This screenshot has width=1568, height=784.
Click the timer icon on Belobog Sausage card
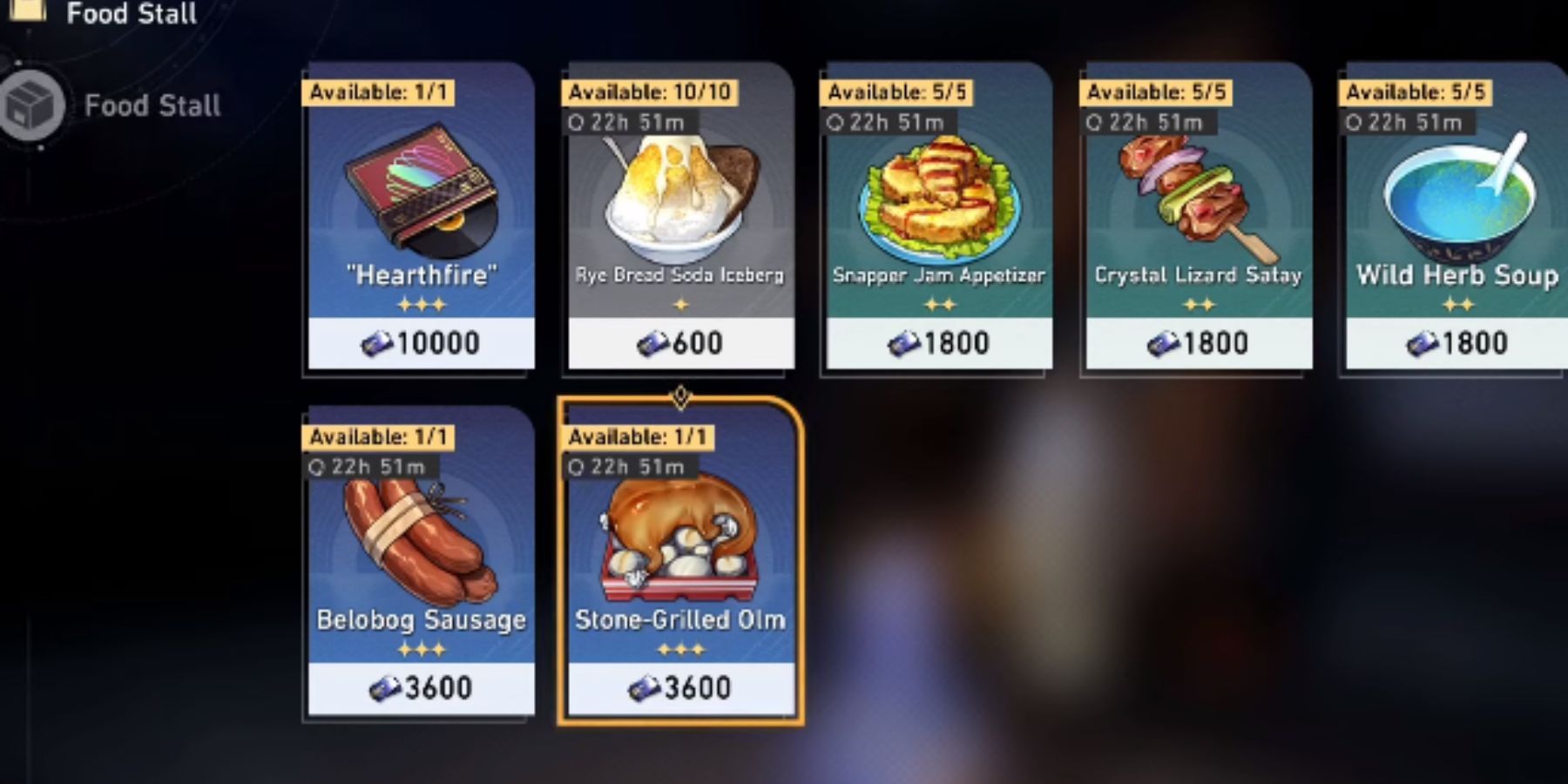point(317,466)
